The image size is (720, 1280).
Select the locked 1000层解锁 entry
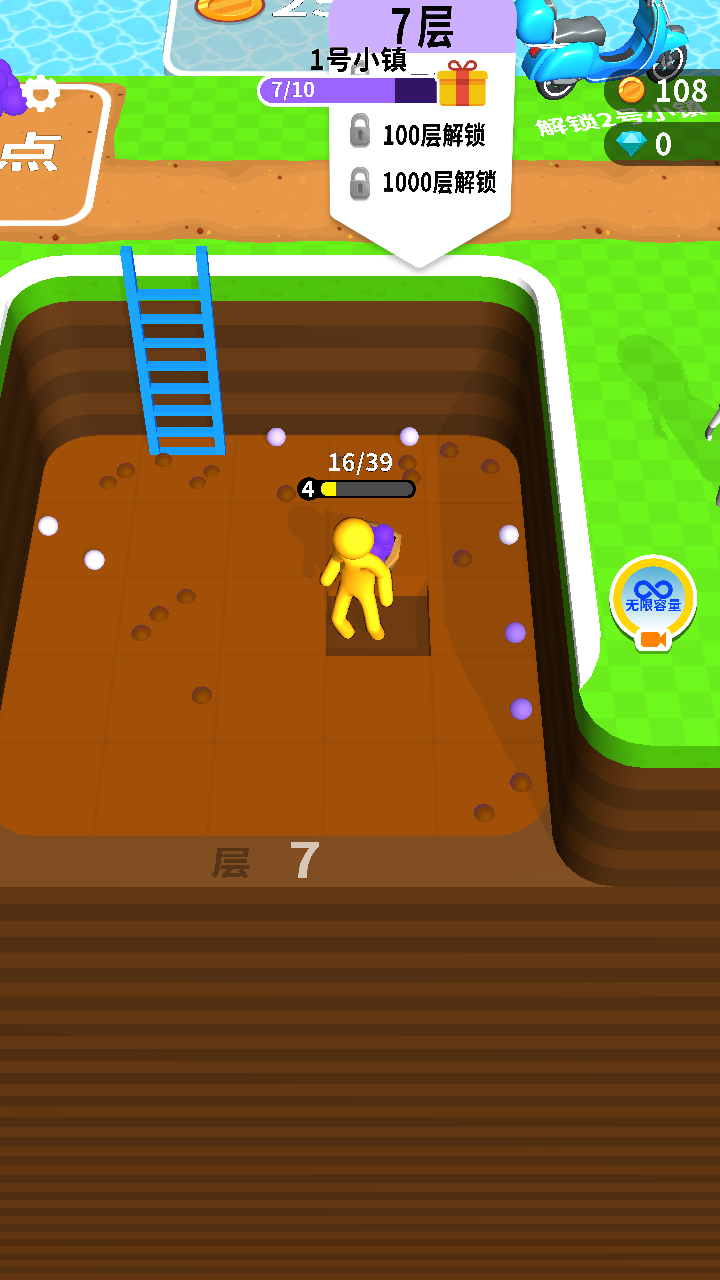click(x=422, y=182)
